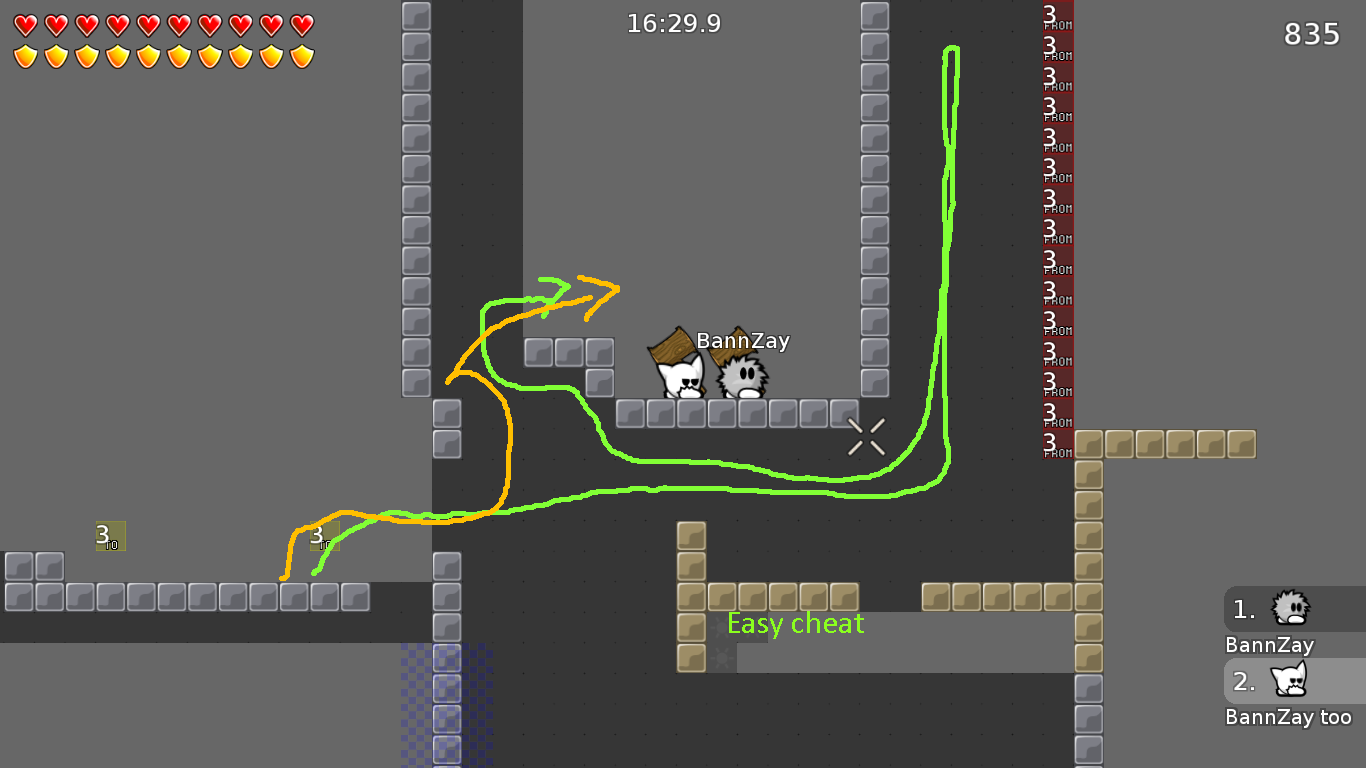Select the leaderboard entry labeled BannZay too
The width and height of the screenshot is (1366, 768).
pos(1290,716)
